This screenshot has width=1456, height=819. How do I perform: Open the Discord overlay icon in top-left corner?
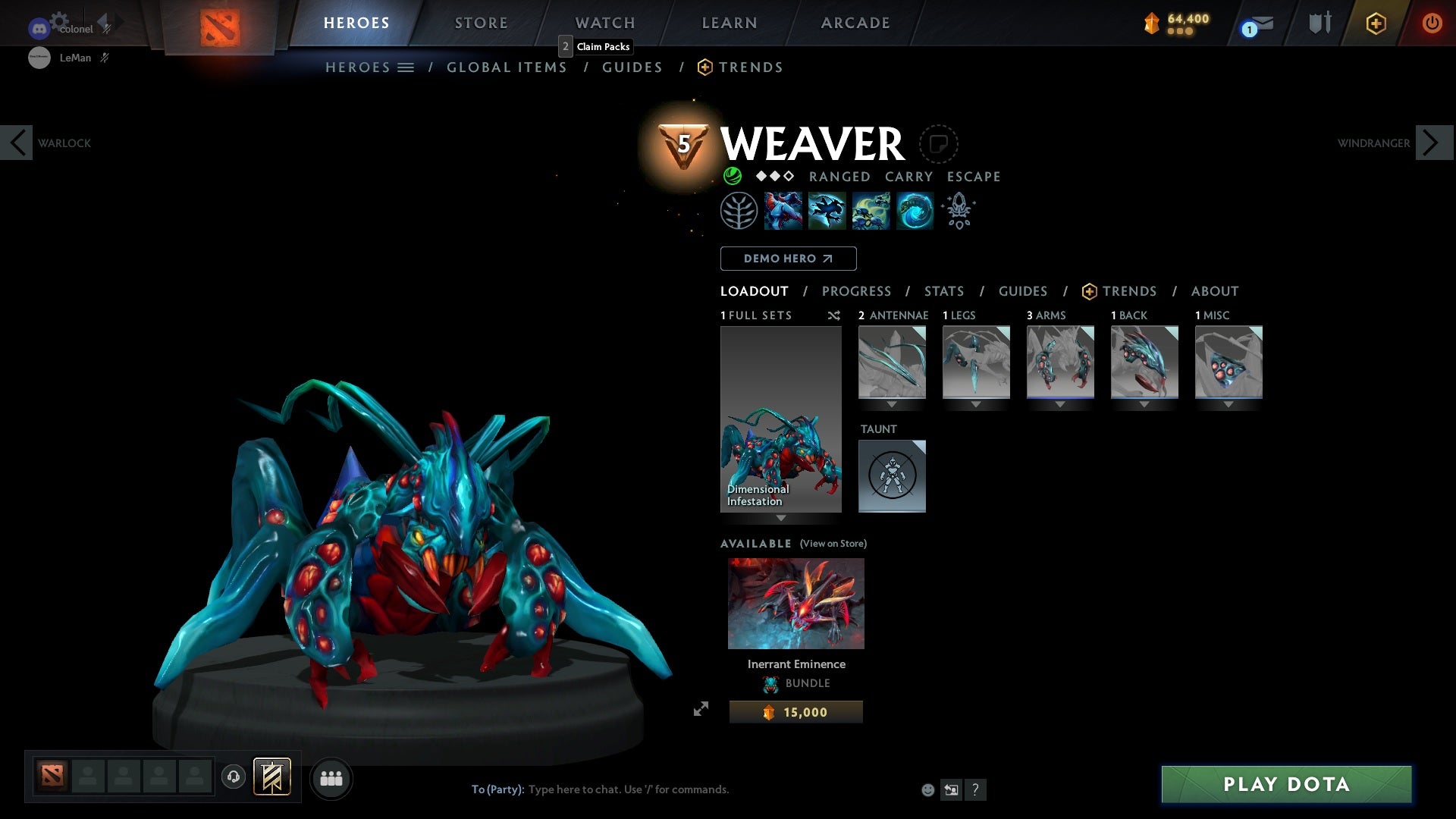click(x=37, y=29)
